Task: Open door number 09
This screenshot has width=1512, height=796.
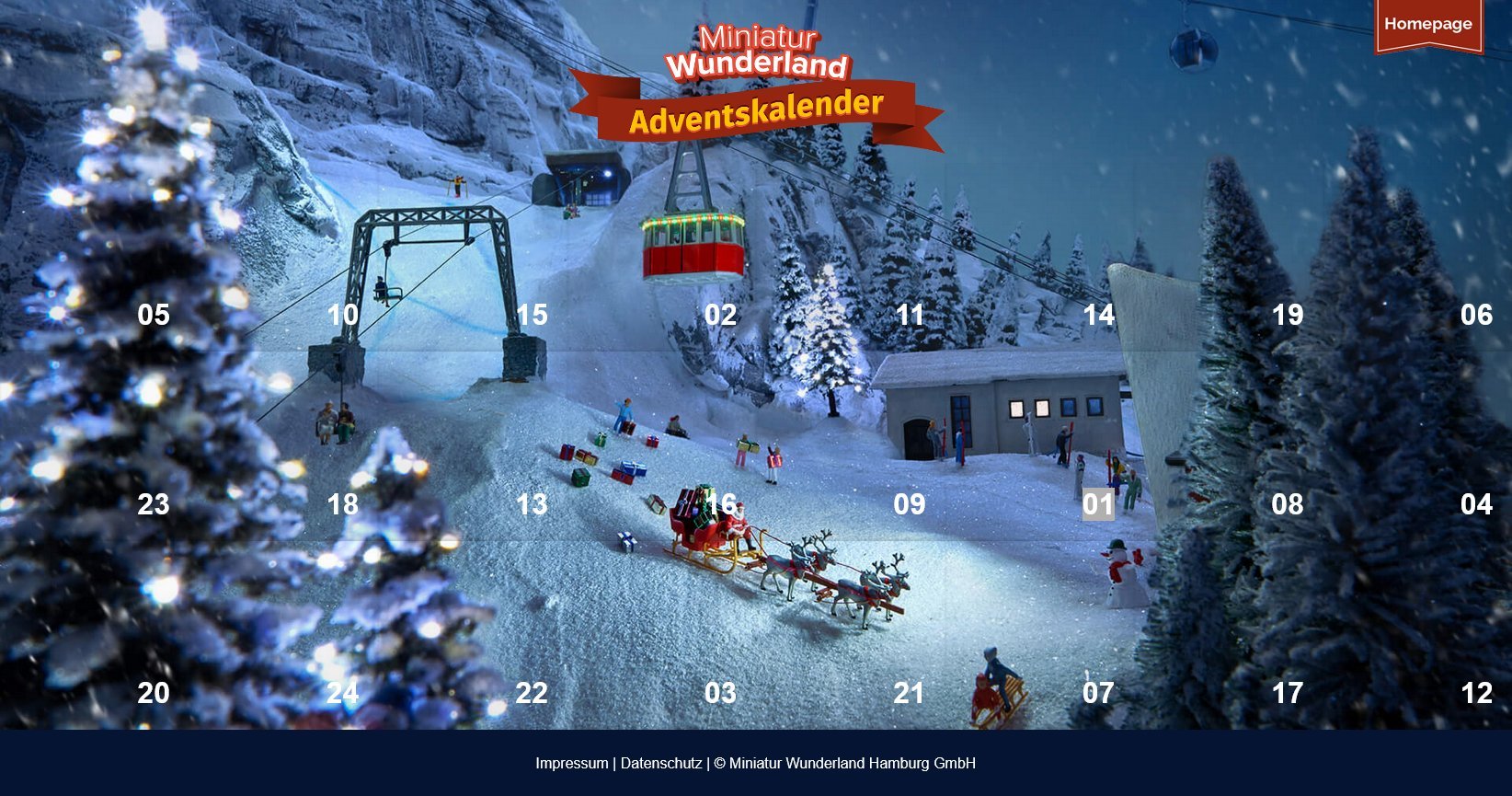Action: tap(910, 504)
